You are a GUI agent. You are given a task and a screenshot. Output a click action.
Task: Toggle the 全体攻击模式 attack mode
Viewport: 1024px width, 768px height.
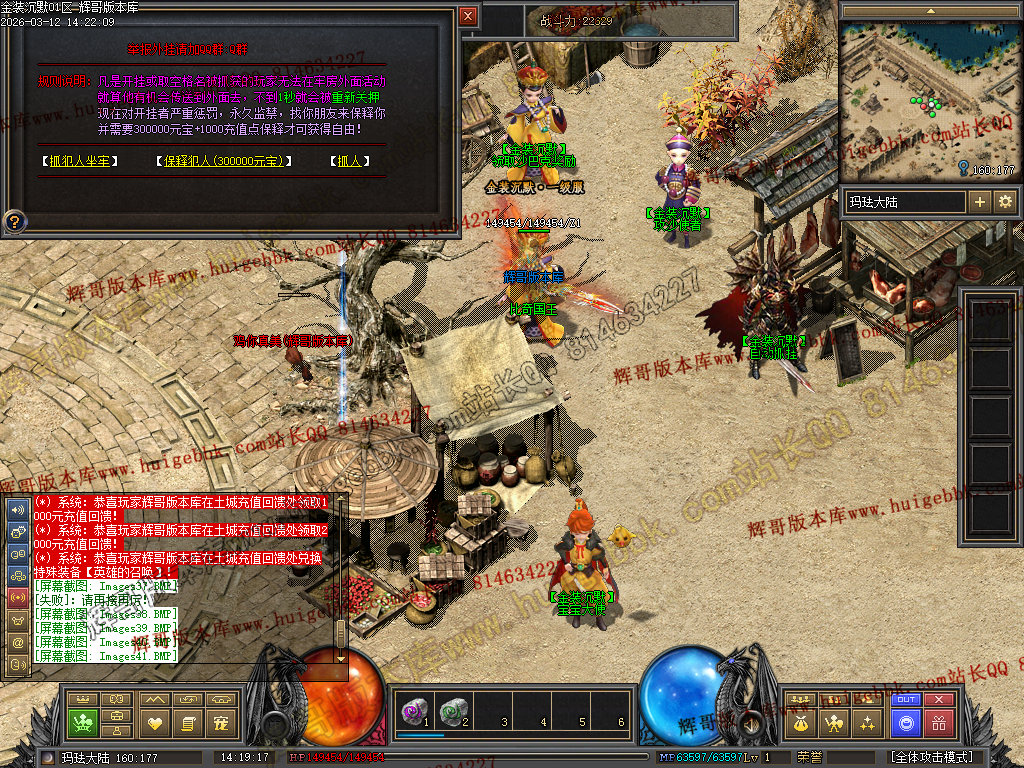click(x=930, y=757)
